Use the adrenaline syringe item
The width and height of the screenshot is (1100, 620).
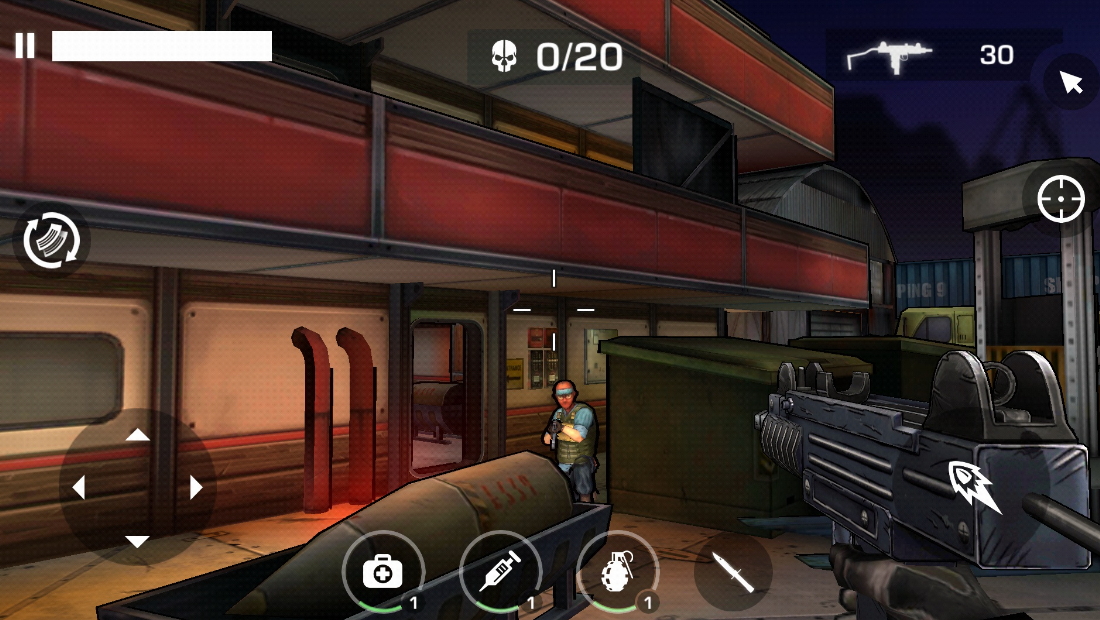(500, 572)
